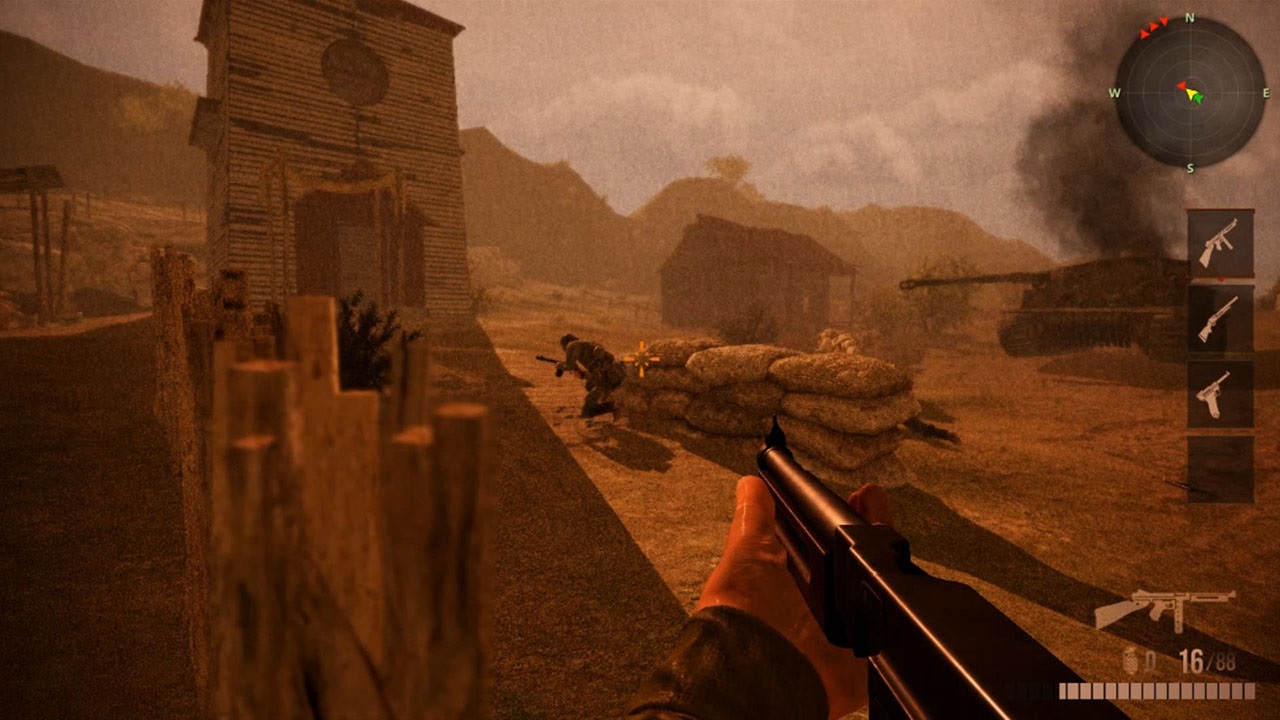Click the N marker on the compass
The width and height of the screenshot is (1280, 720).
point(1189,18)
